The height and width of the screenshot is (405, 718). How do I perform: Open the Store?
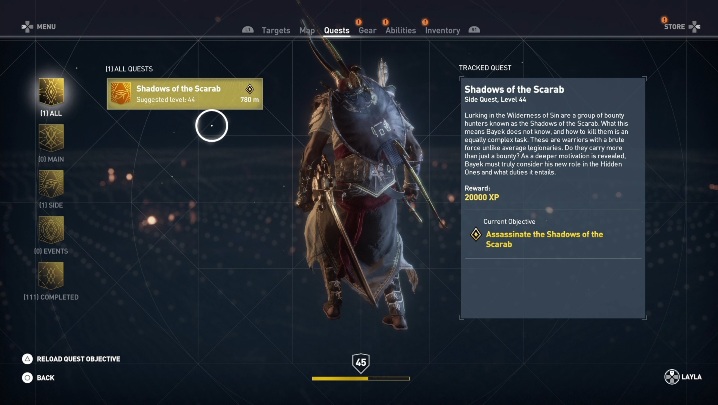point(680,26)
